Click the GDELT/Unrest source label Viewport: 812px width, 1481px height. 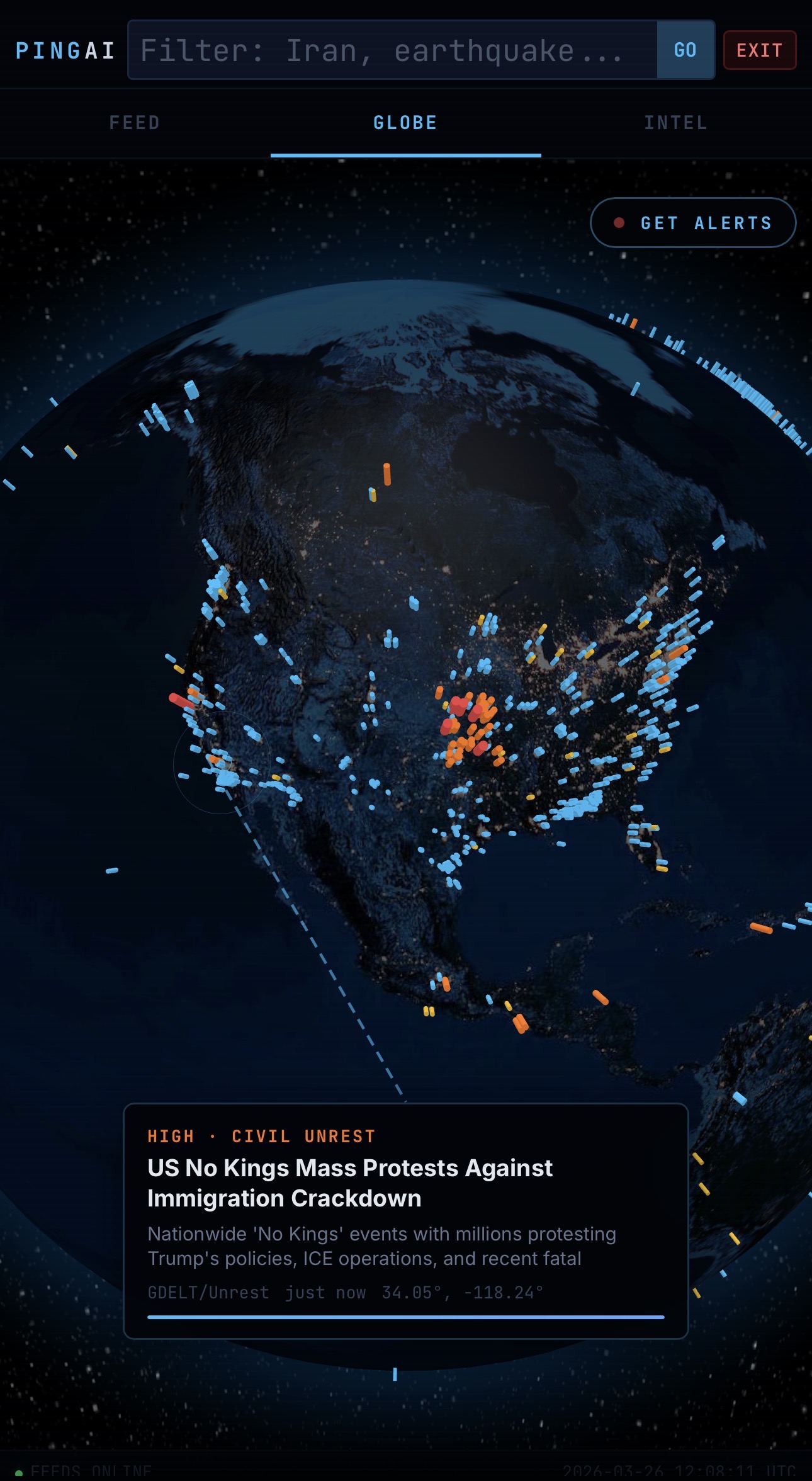(208, 1292)
